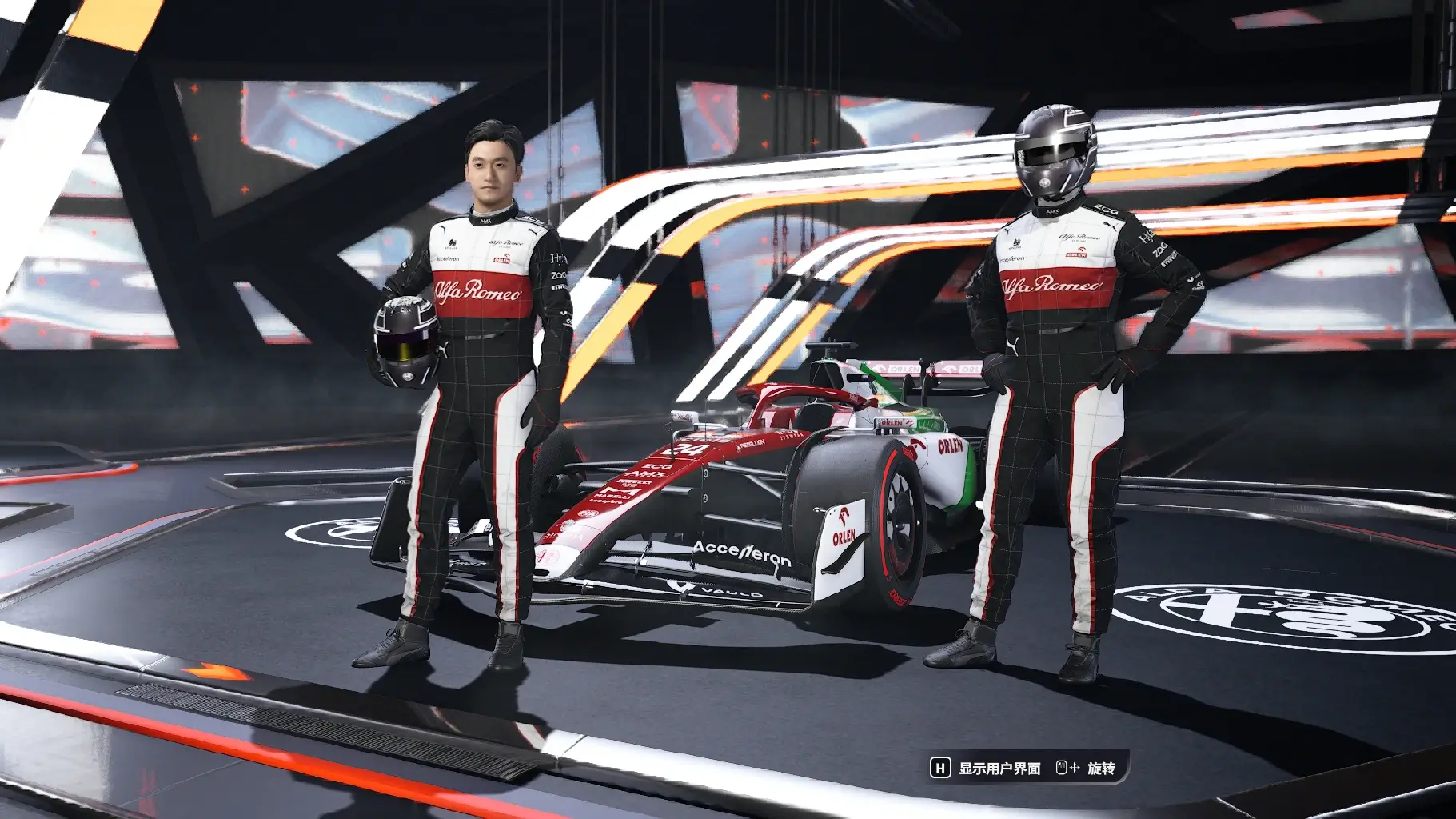Click the car's rear-view mirror
The height and width of the screenshot is (819, 1456).
pos(684,414)
